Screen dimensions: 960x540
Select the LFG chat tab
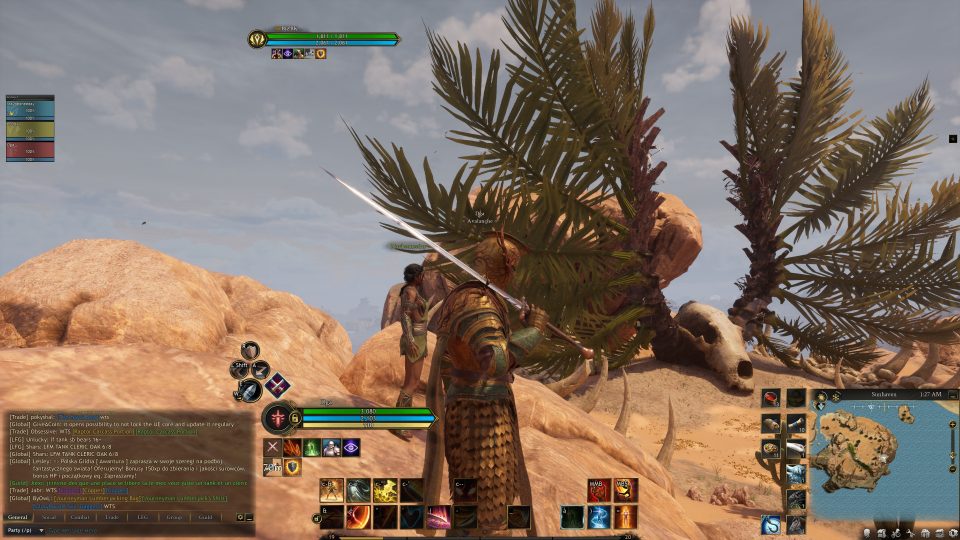coord(143,517)
